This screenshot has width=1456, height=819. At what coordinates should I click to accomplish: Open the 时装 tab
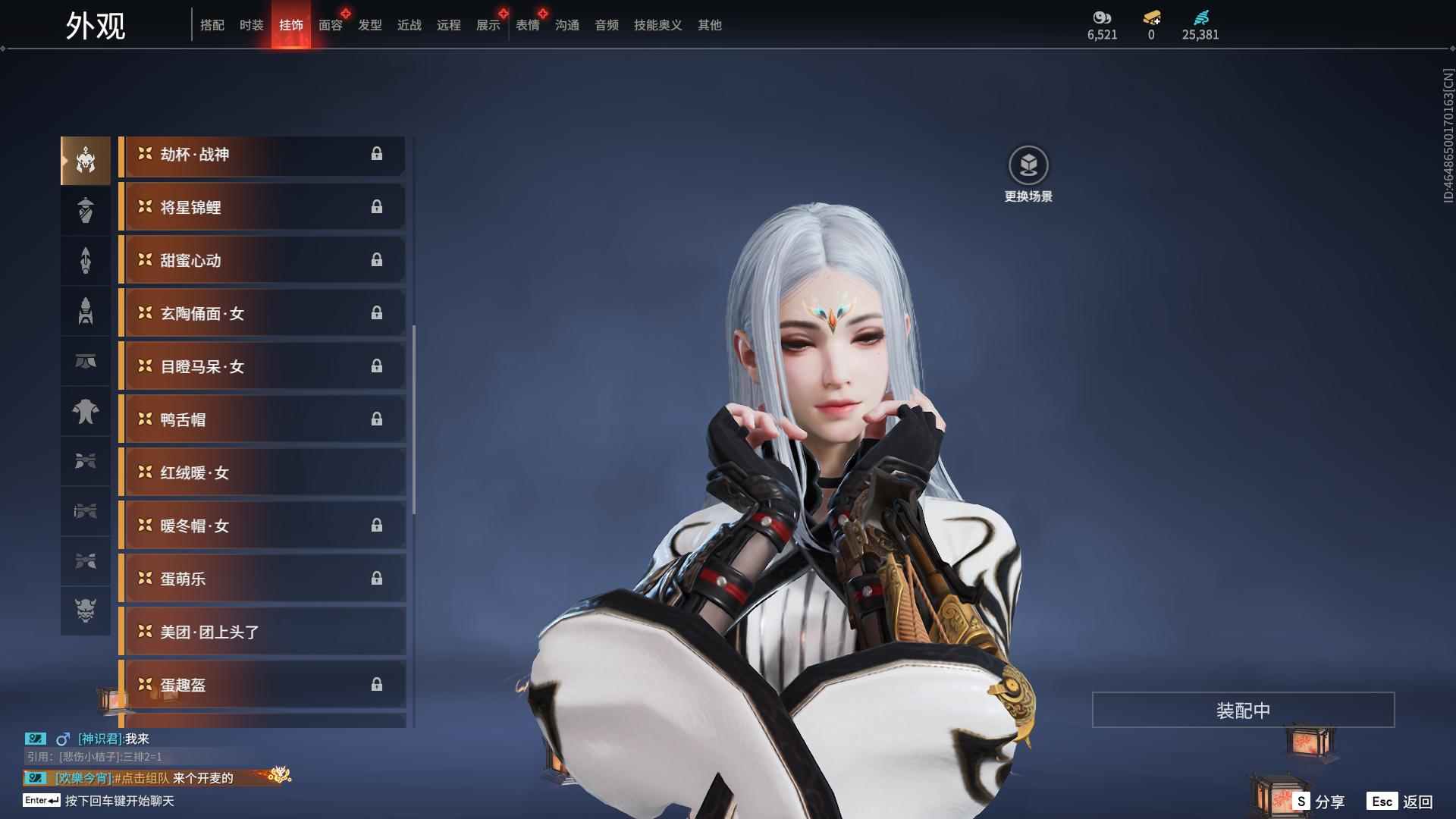pos(251,25)
